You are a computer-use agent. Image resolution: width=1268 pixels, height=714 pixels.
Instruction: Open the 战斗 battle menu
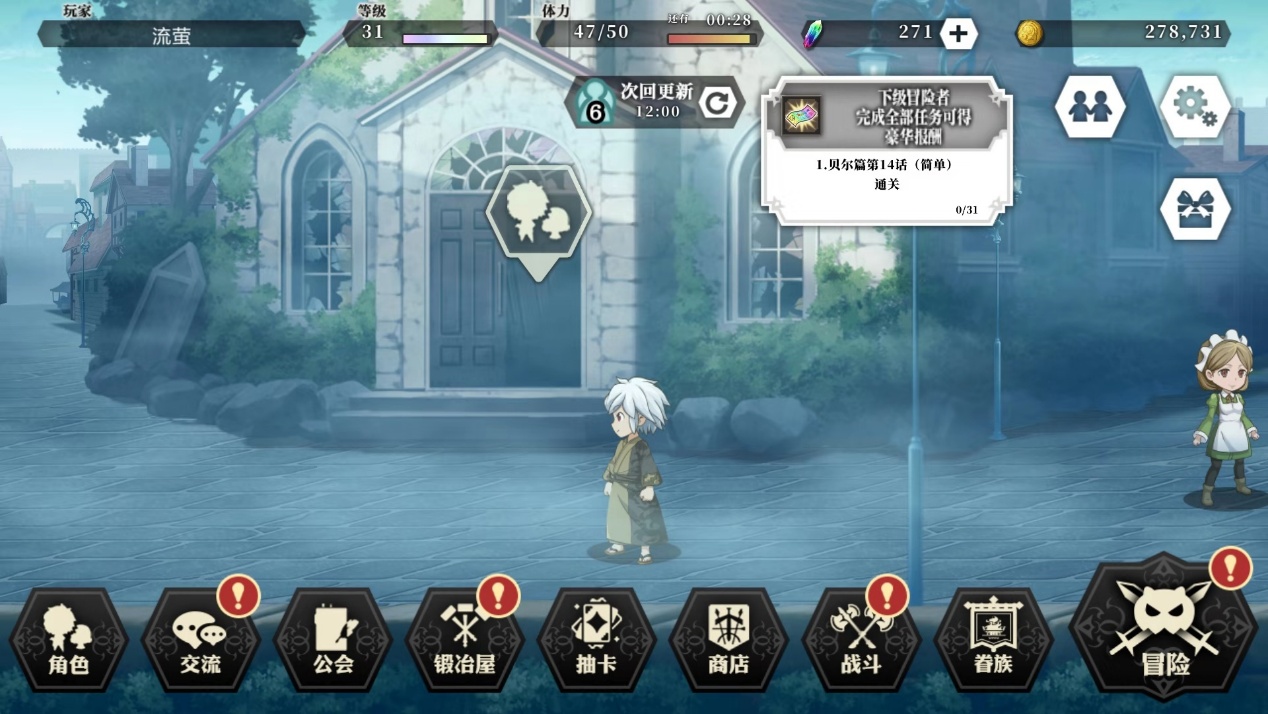pos(861,640)
